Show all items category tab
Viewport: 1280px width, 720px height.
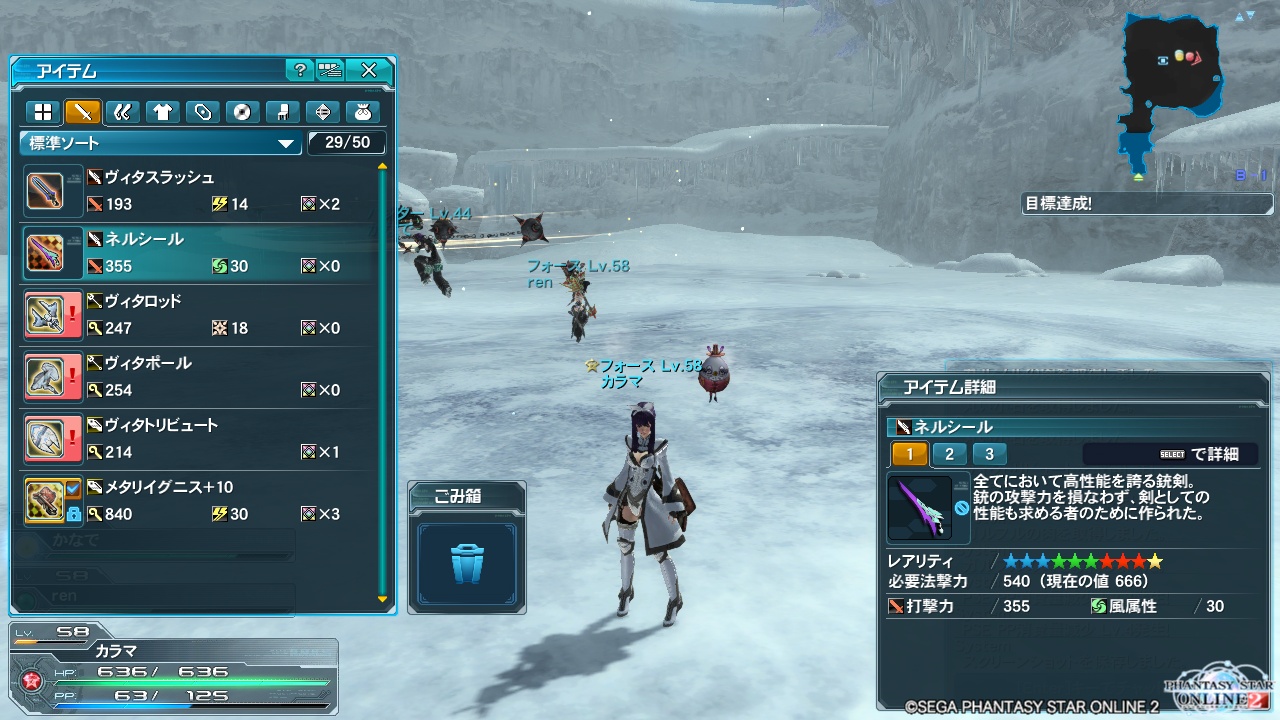43,111
